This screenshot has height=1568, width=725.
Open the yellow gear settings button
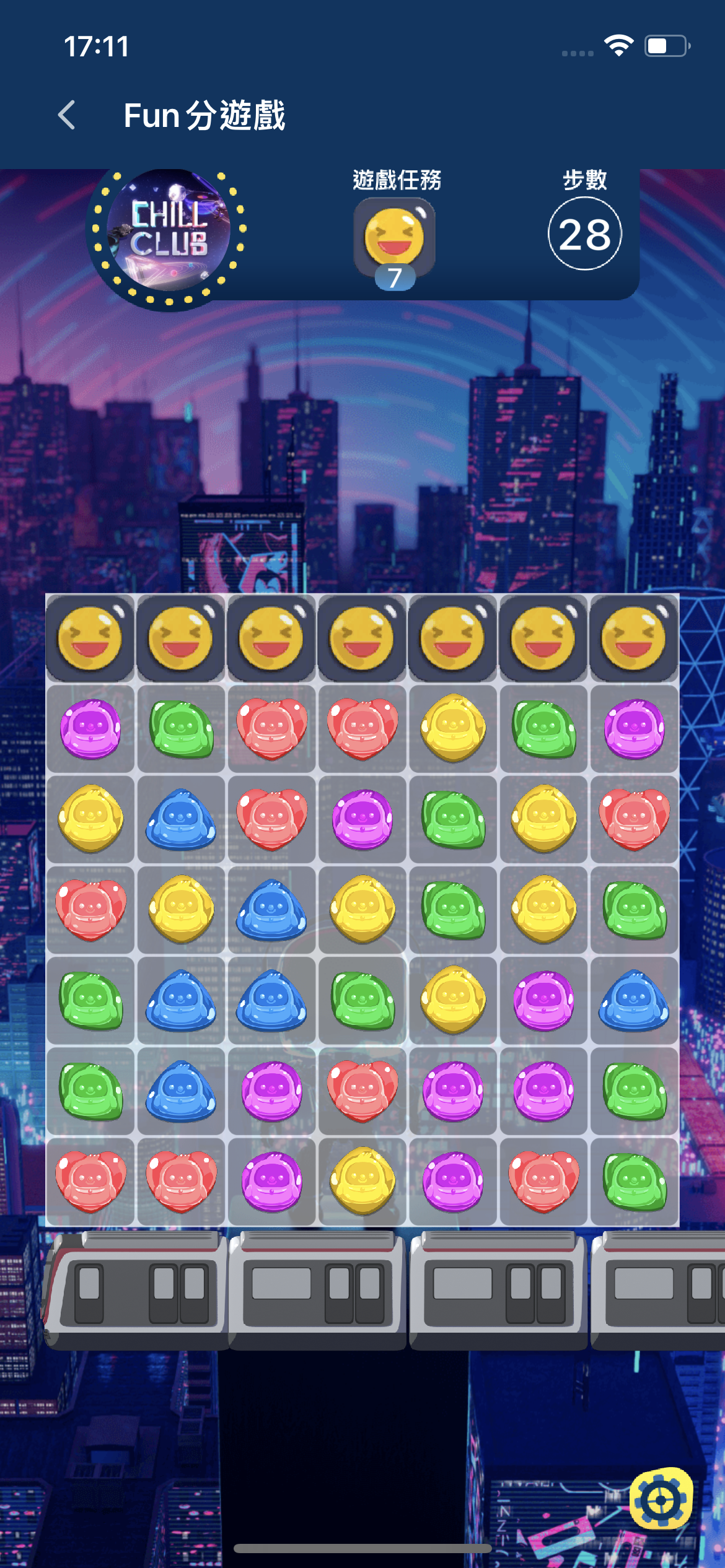(x=661, y=1500)
